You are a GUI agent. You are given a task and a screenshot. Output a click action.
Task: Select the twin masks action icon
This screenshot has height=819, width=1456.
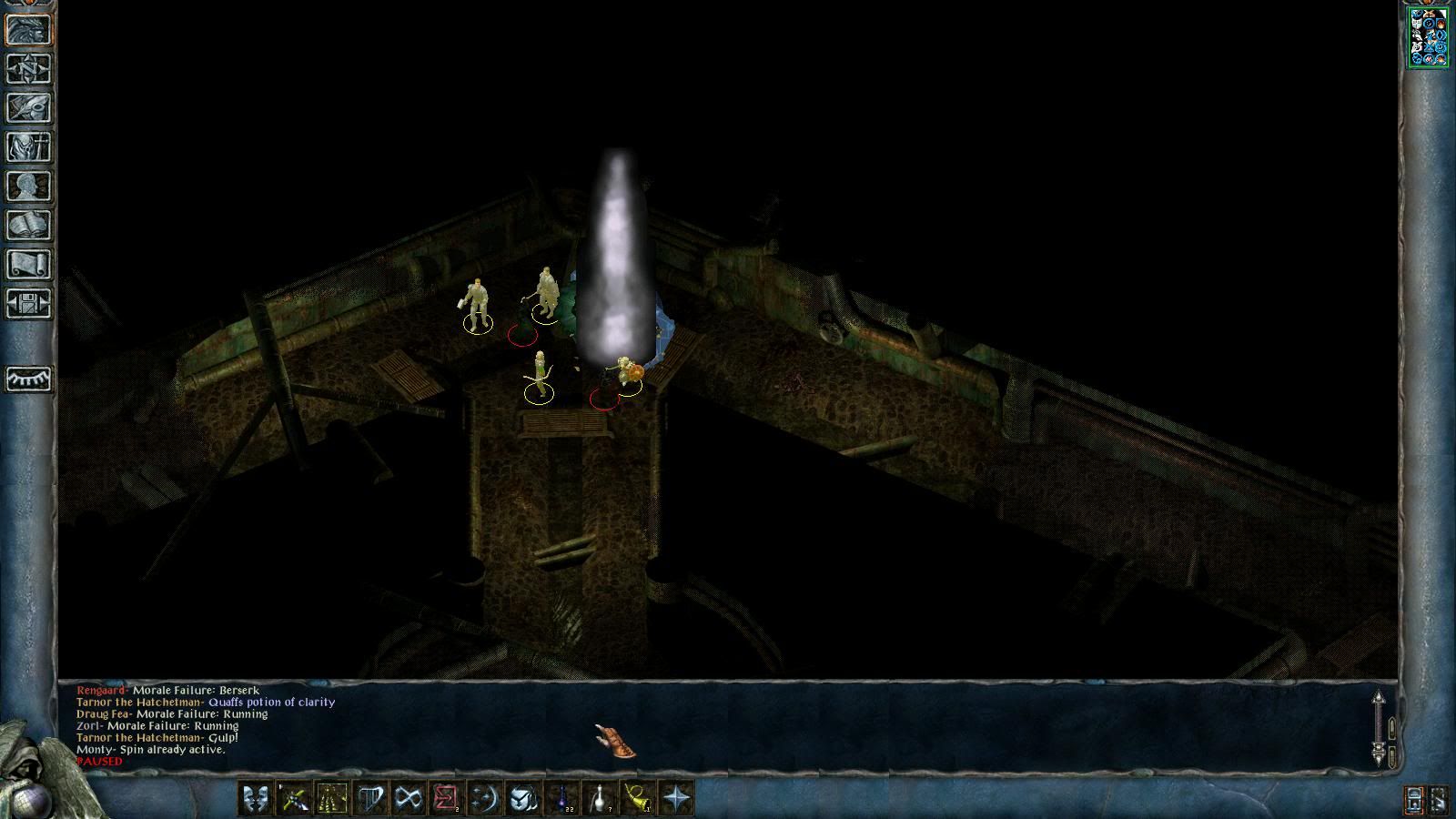(256, 799)
